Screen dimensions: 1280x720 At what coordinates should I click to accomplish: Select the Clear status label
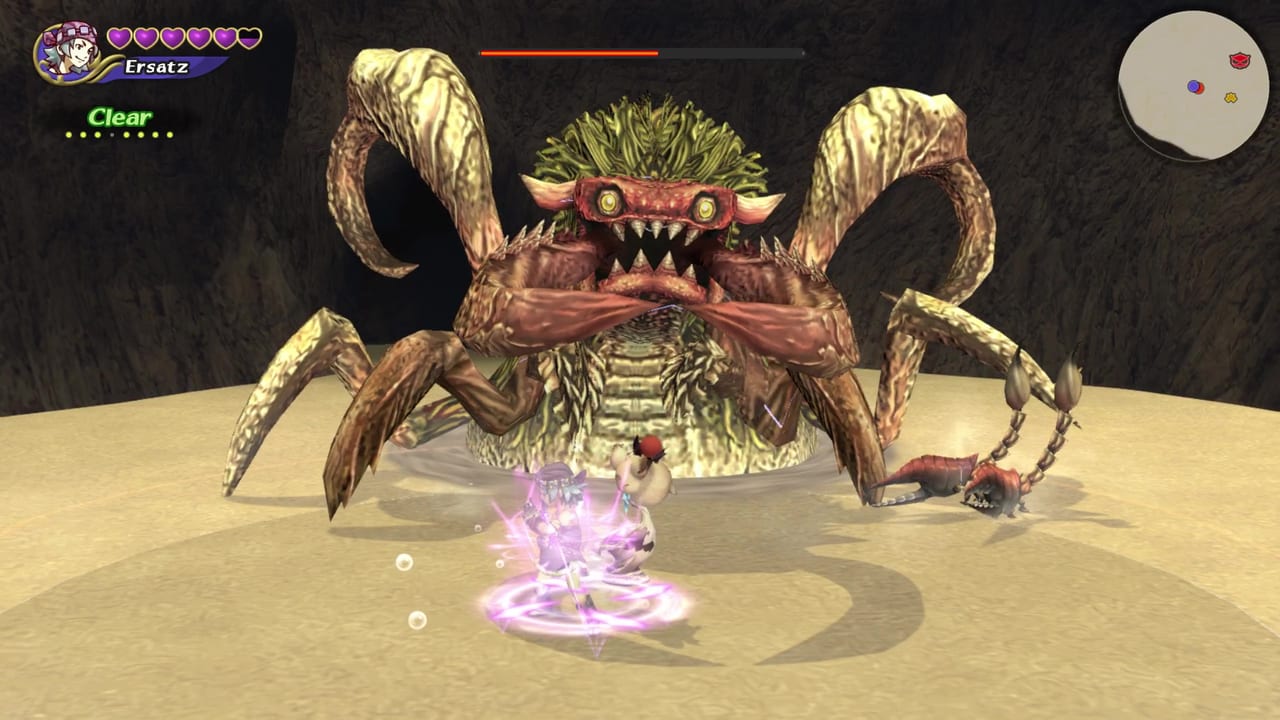pyautogui.click(x=120, y=116)
